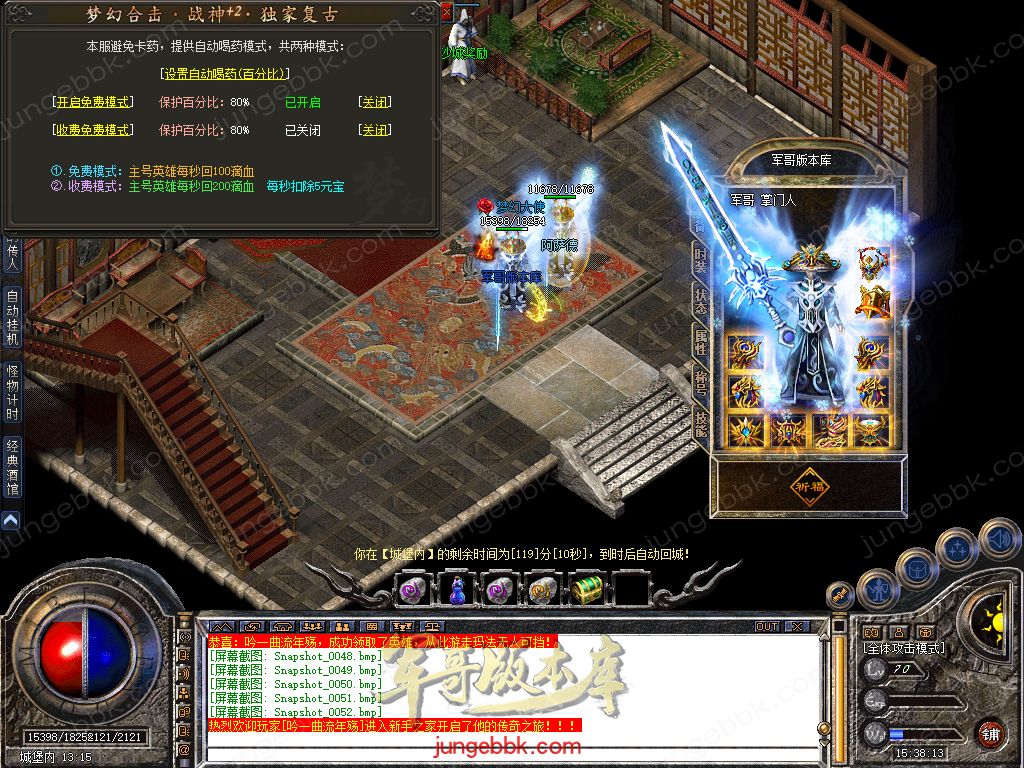Enable the paid mode (收费免费模式)
The height and width of the screenshot is (768, 1024).
91,130
